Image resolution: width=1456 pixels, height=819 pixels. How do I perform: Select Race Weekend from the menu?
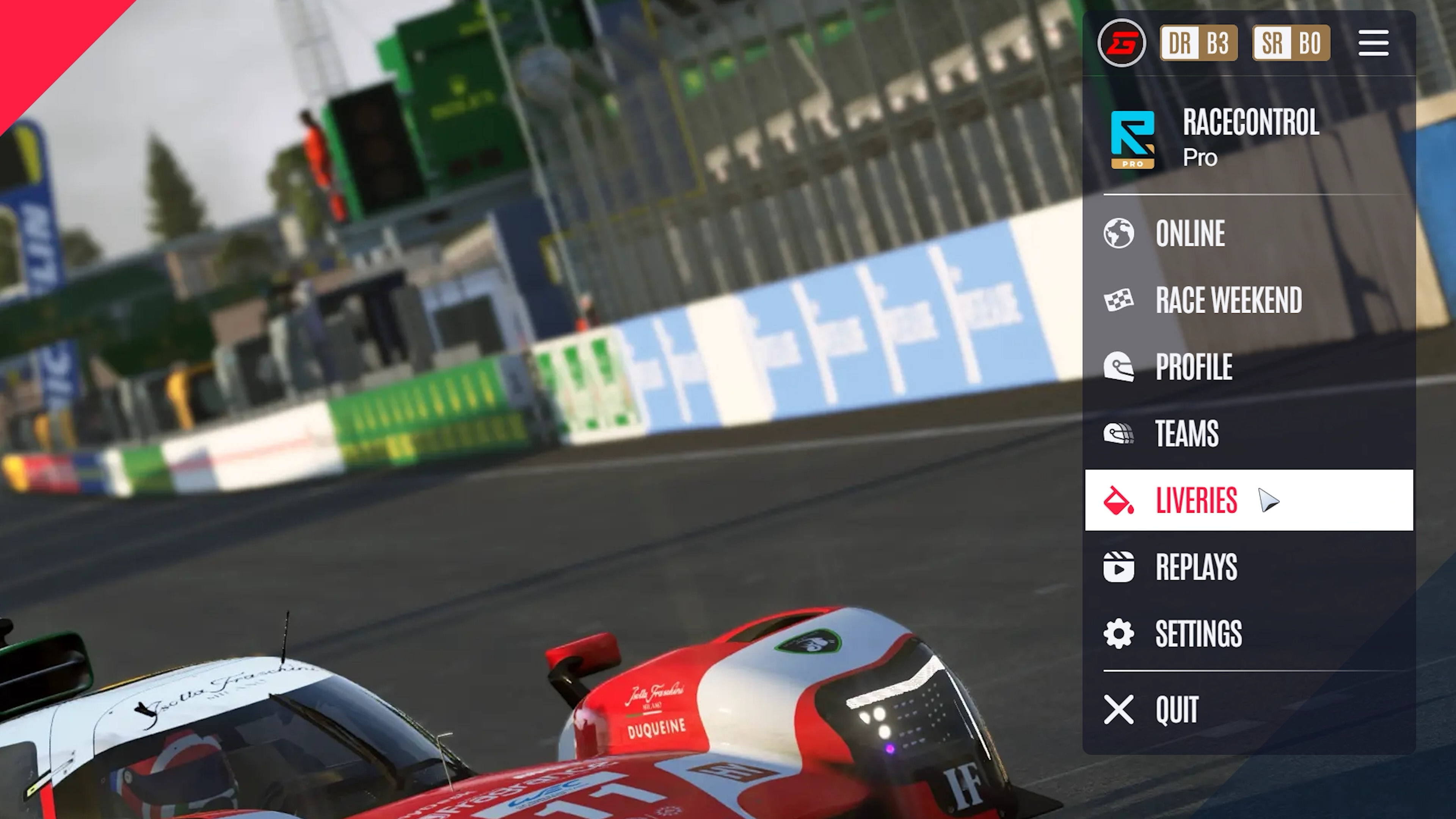(x=1228, y=300)
